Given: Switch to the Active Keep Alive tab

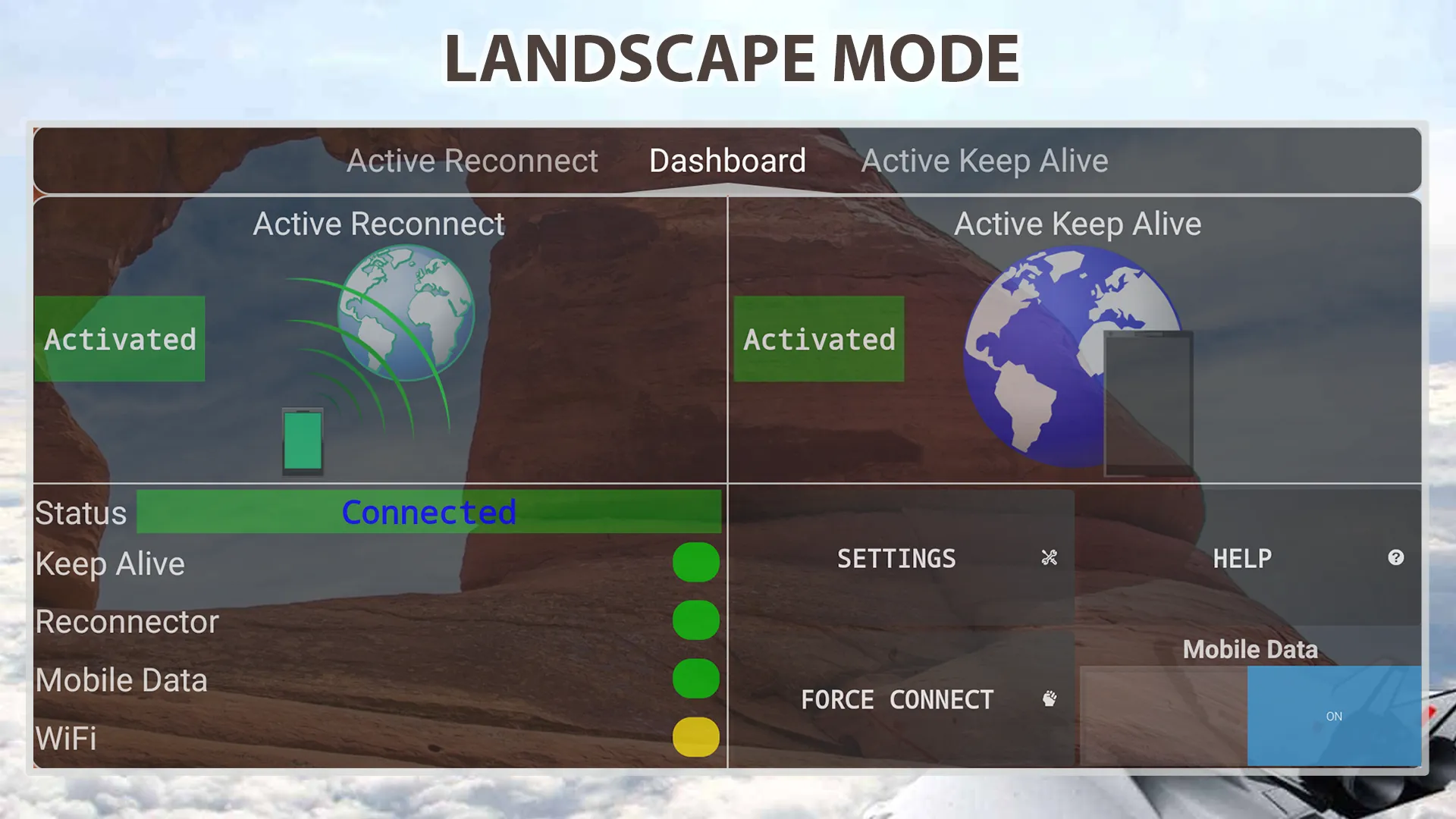Looking at the screenshot, I should (986, 160).
